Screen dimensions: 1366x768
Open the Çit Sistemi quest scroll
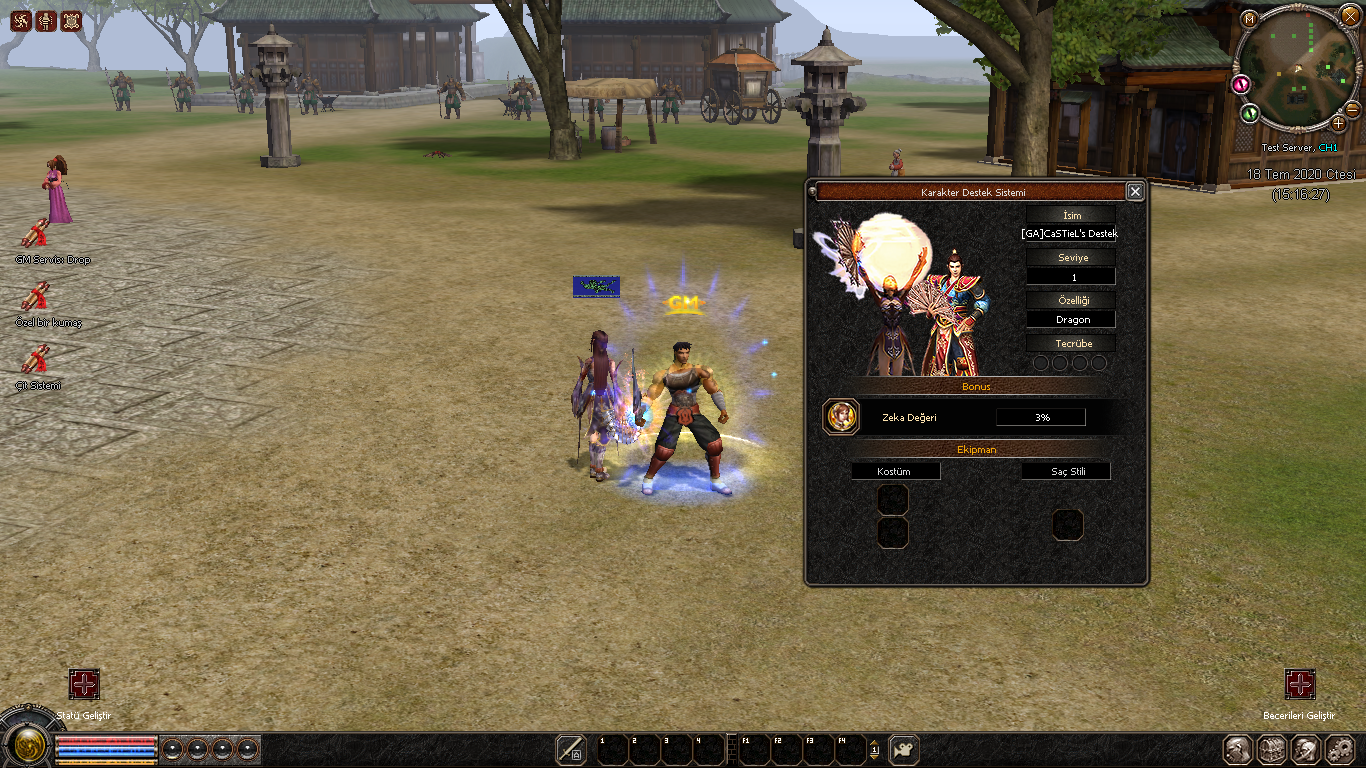pyautogui.click(x=36, y=359)
